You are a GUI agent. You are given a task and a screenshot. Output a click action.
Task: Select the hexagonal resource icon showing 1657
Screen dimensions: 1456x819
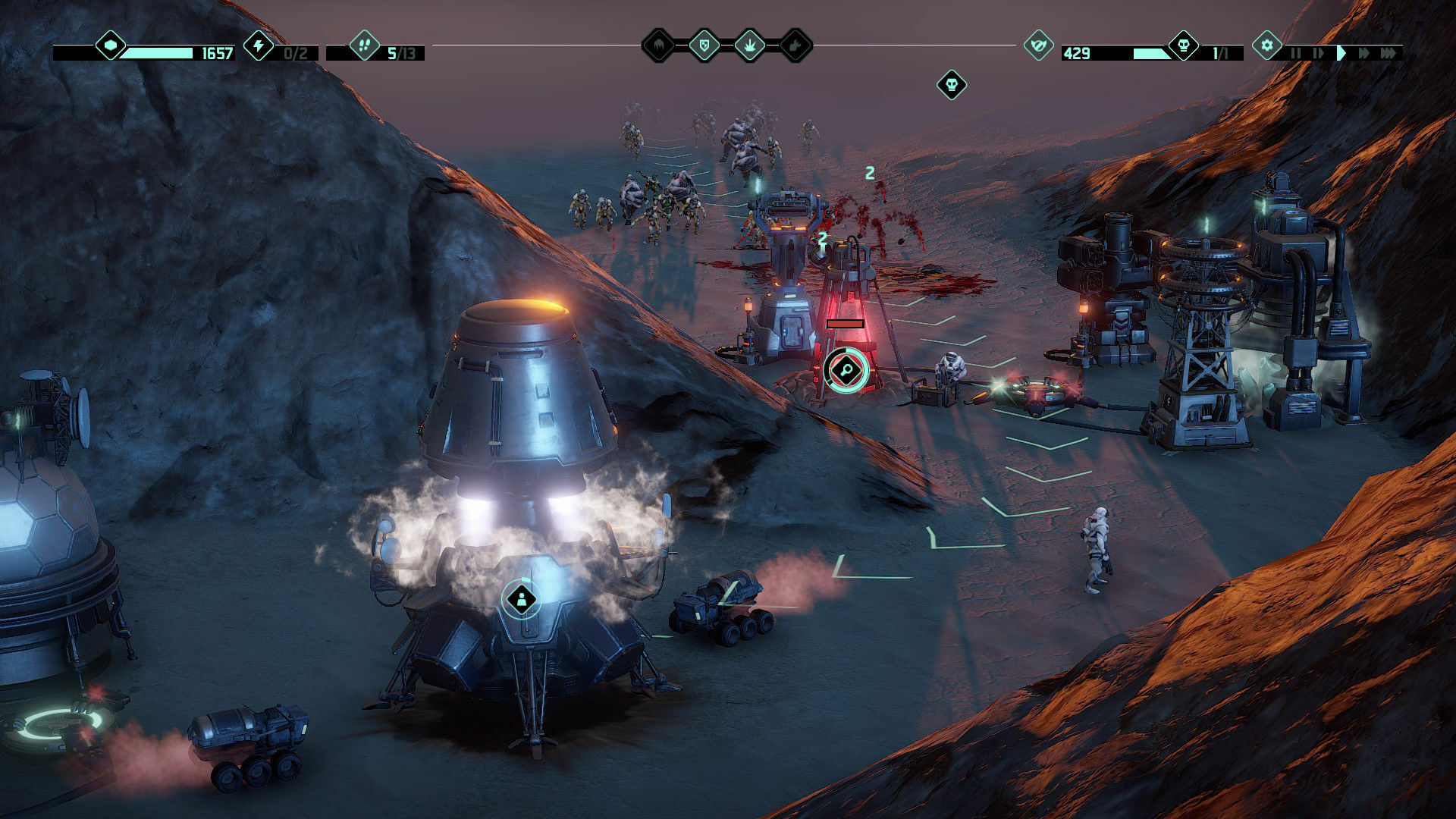coord(112,47)
